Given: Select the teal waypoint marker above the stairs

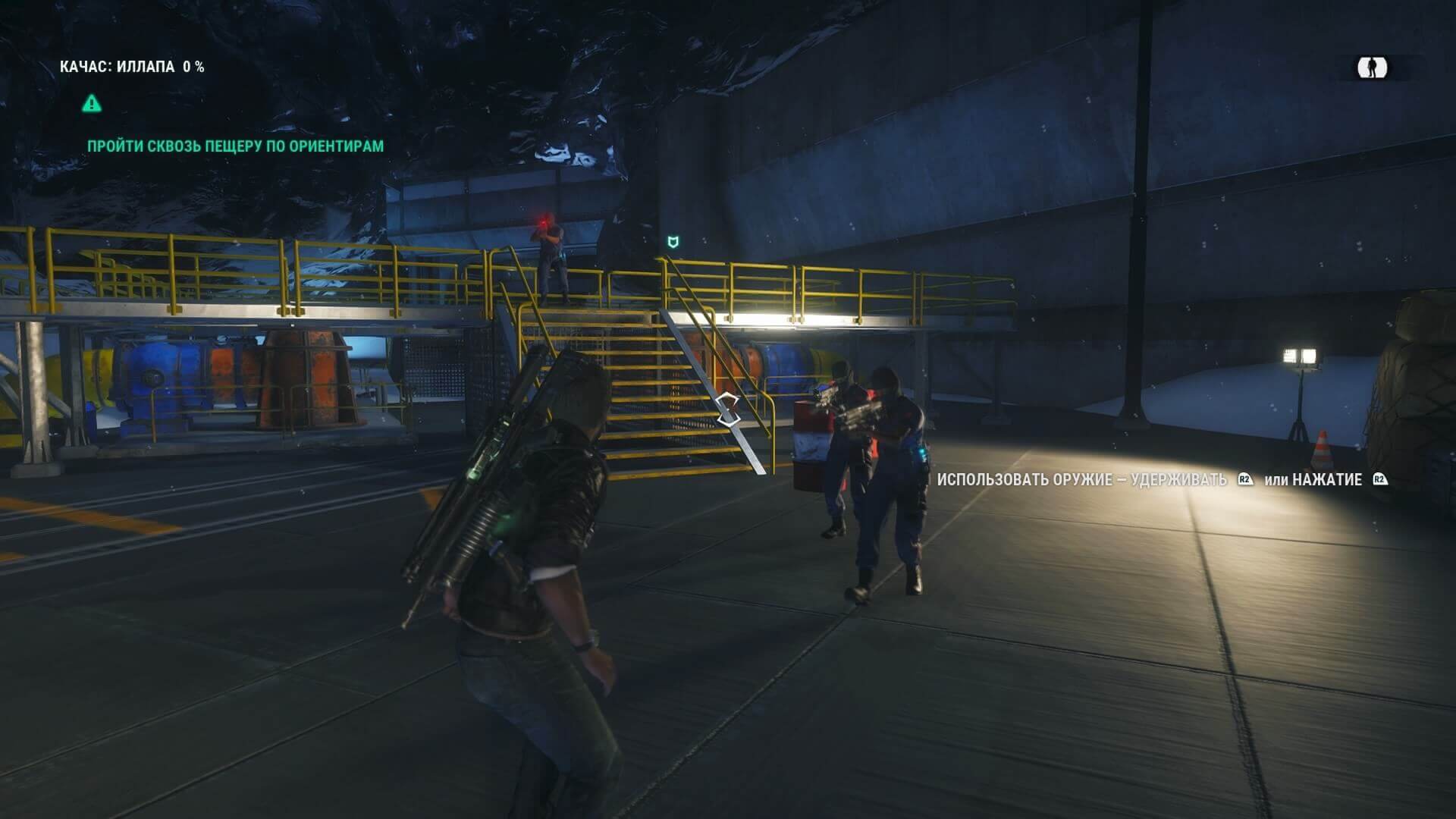Looking at the screenshot, I should (x=672, y=242).
